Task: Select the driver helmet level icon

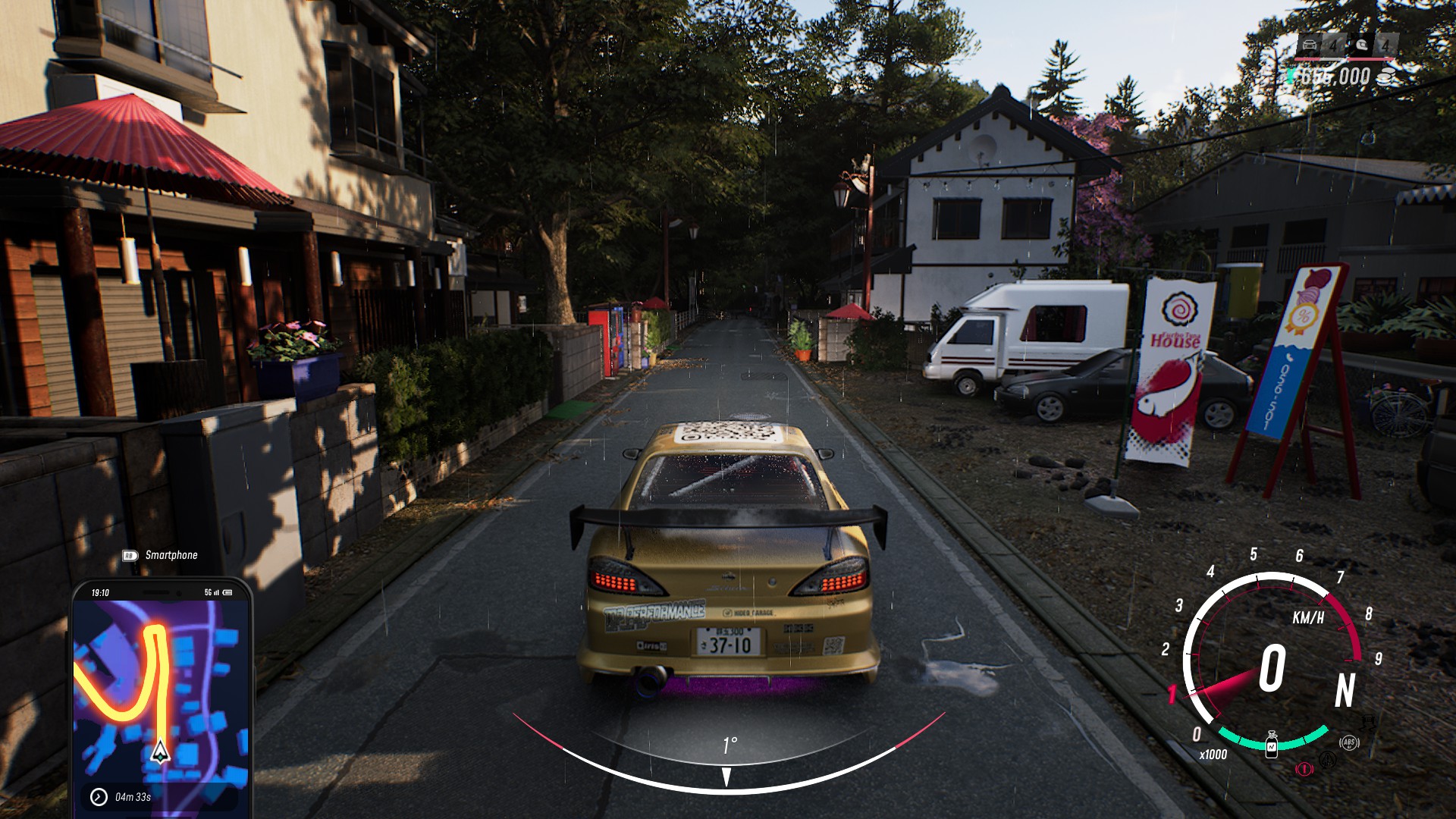Action: point(1363,45)
